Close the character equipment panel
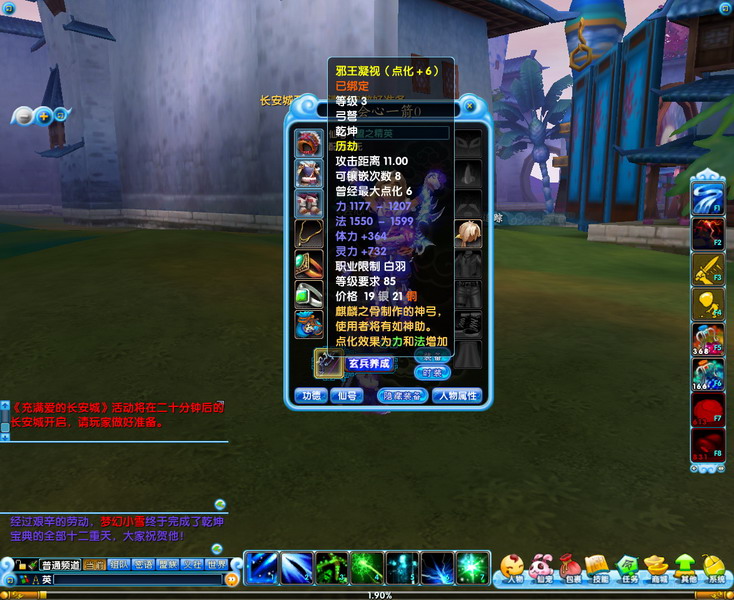This screenshot has height=600, width=734. (x=470, y=105)
